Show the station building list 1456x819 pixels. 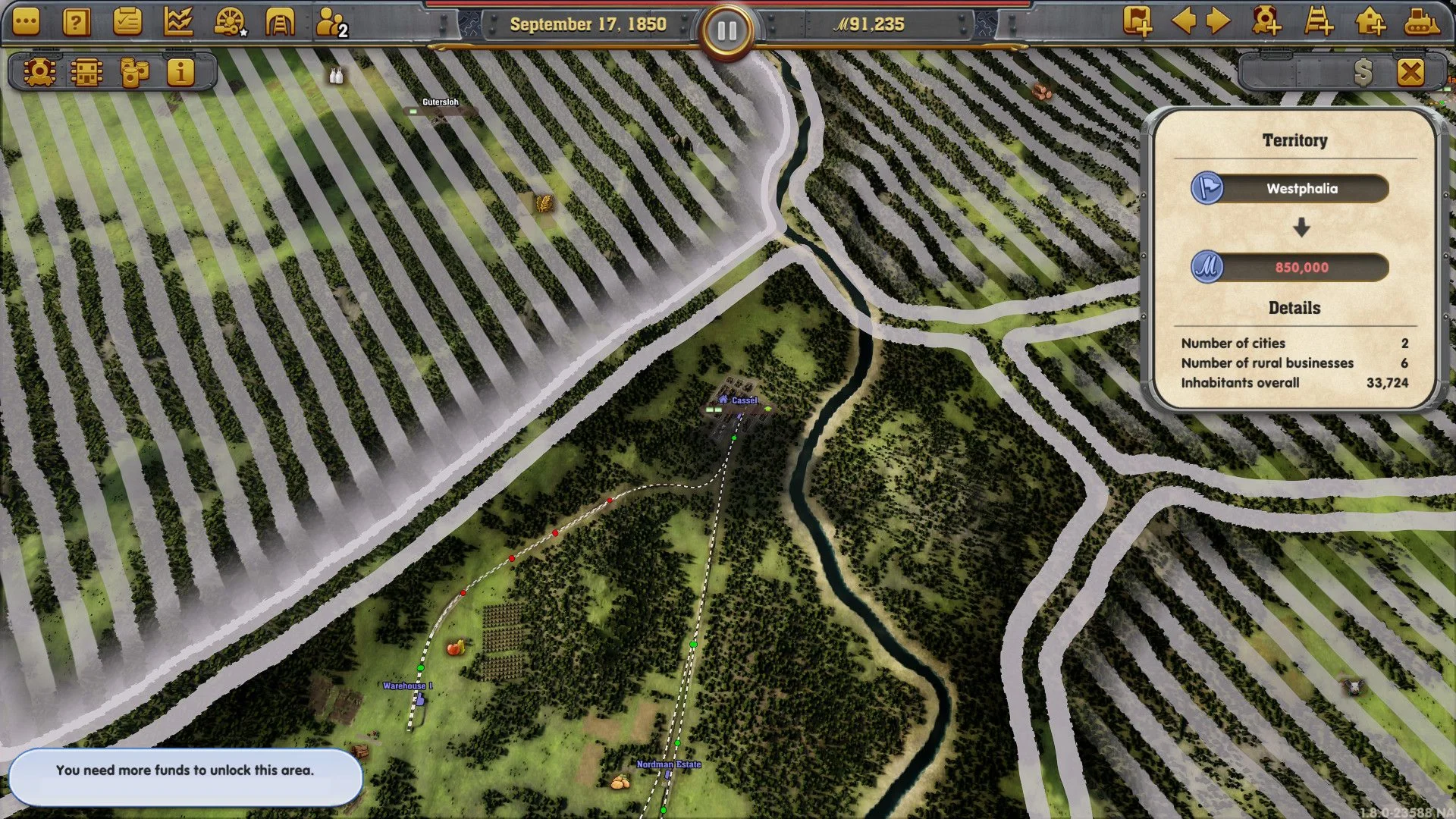[86, 72]
